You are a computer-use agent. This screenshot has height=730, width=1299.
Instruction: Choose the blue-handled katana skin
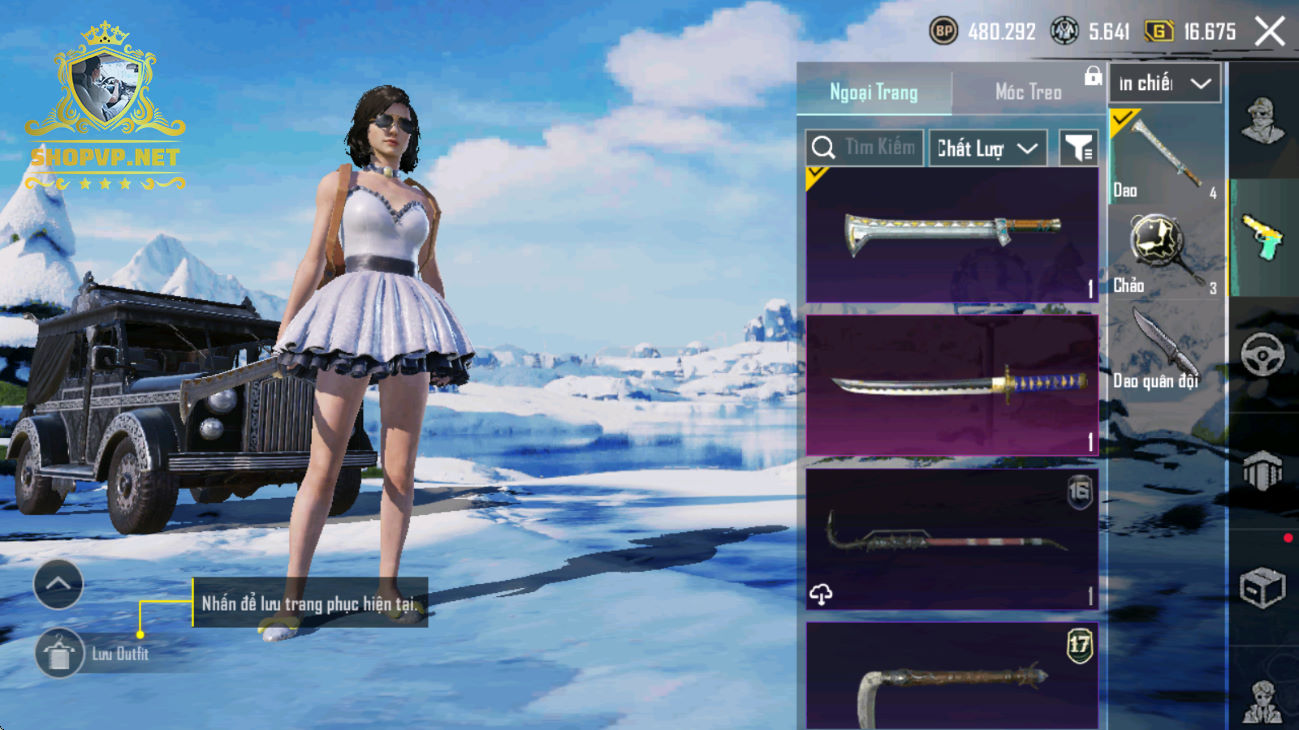951,385
